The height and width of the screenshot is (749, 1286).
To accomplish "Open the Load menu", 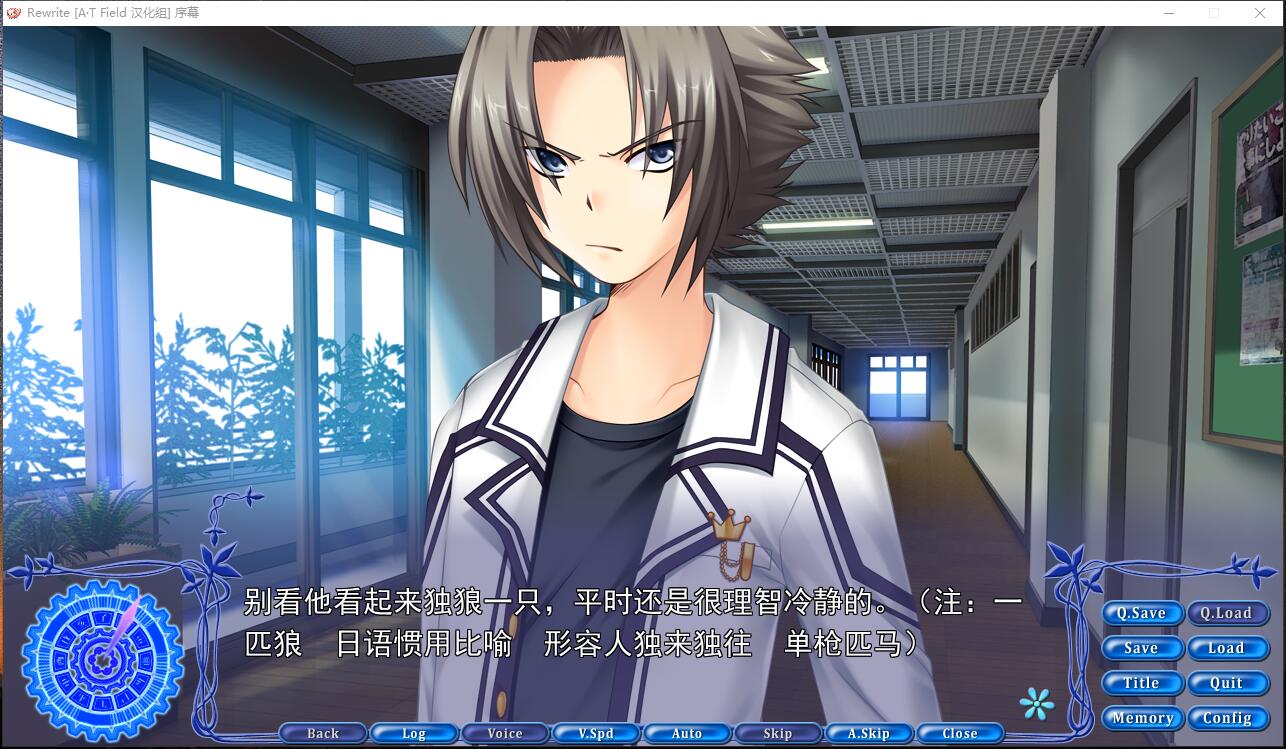I will click(x=1228, y=648).
